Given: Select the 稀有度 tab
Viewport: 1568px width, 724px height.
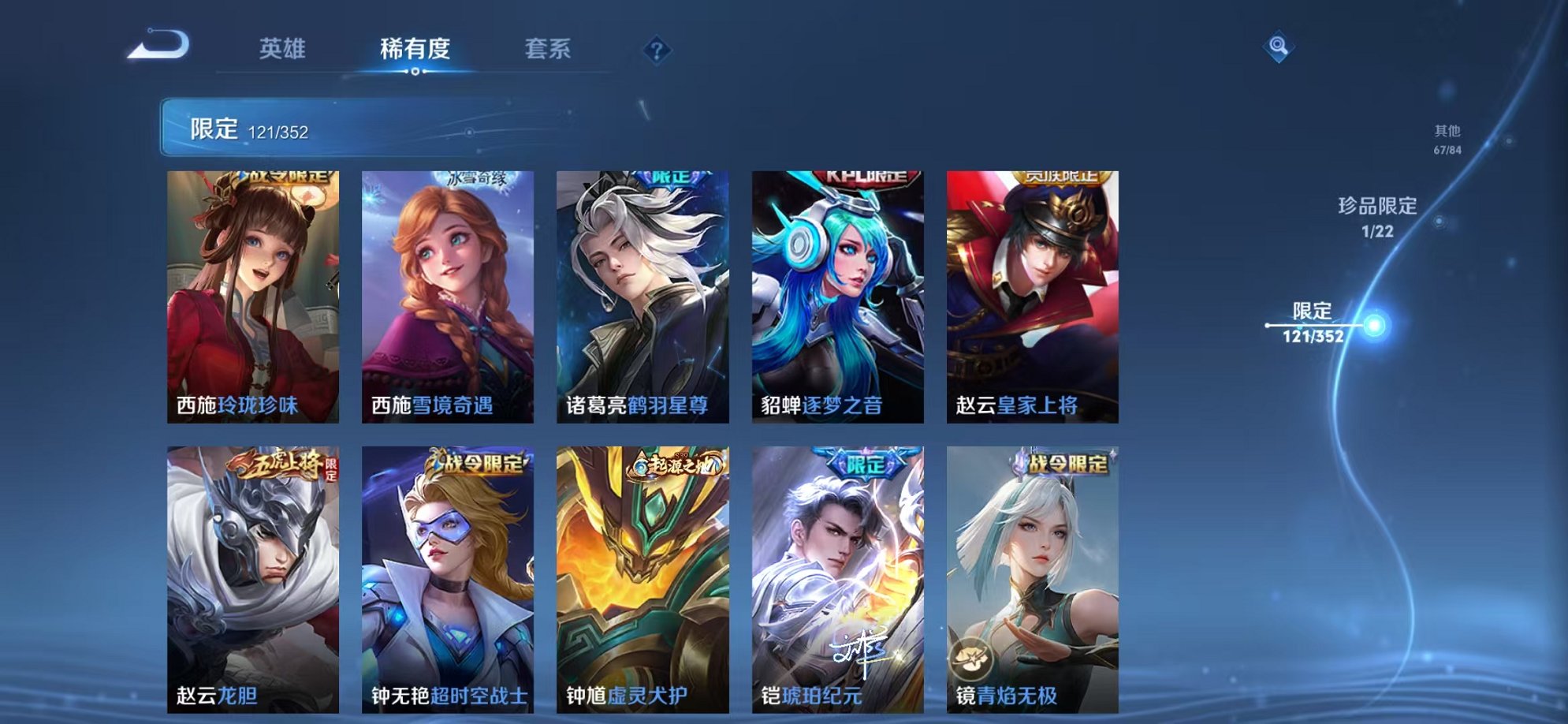Looking at the screenshot, I should 416,49.
